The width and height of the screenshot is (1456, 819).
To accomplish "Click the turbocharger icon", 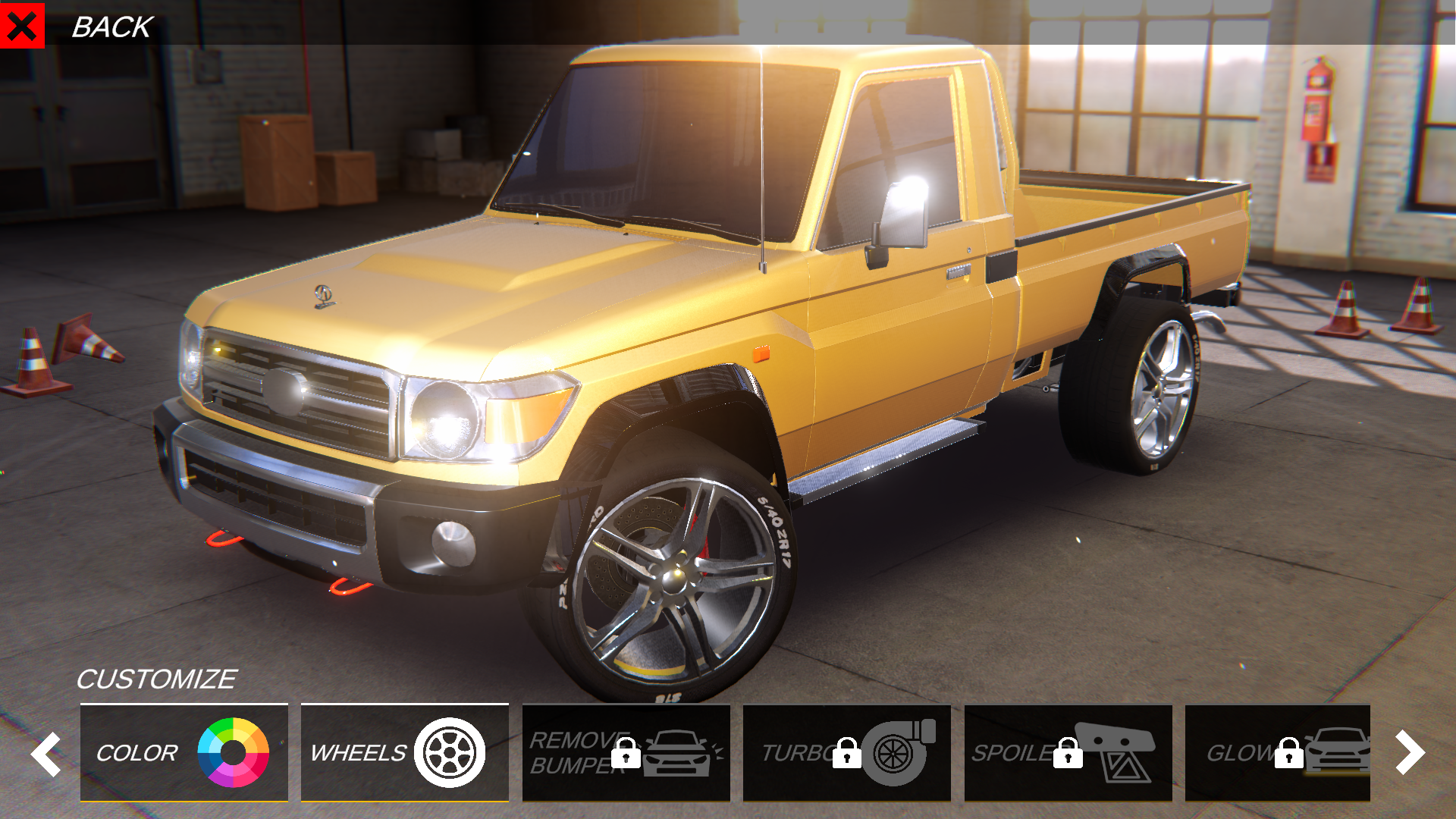I will pyautogui.click(x=895, y=753).
